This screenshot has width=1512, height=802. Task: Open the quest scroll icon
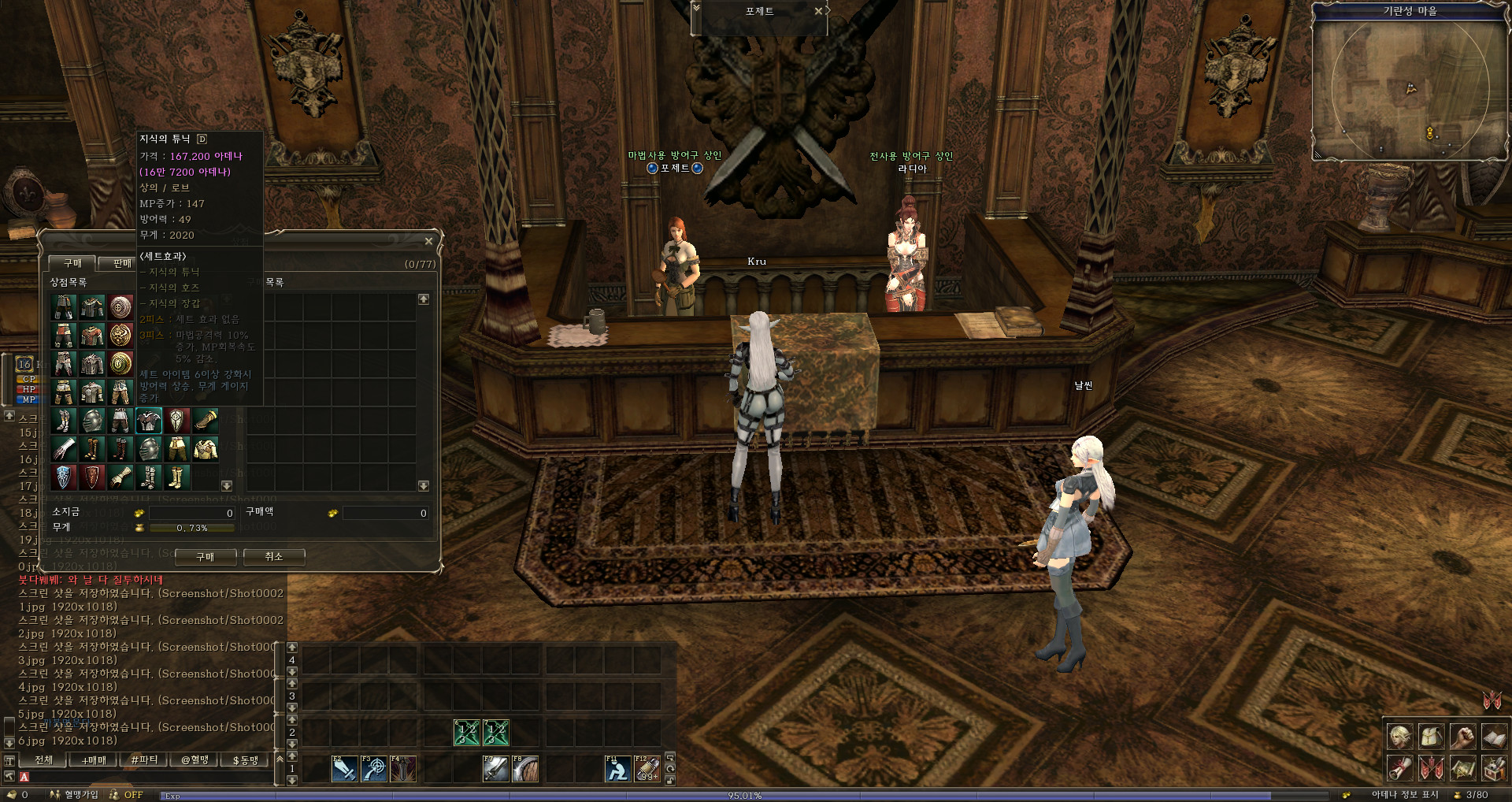coord(1399,767)
